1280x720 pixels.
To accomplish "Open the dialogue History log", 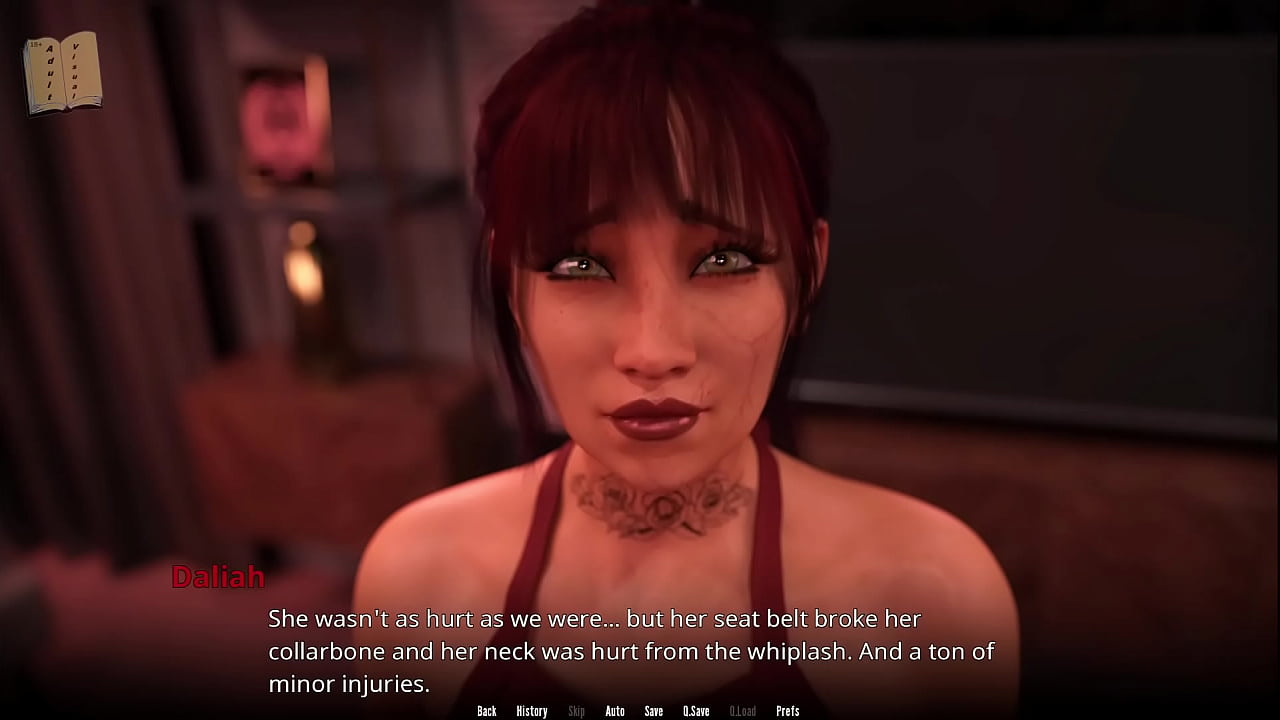I will [531, 711].
